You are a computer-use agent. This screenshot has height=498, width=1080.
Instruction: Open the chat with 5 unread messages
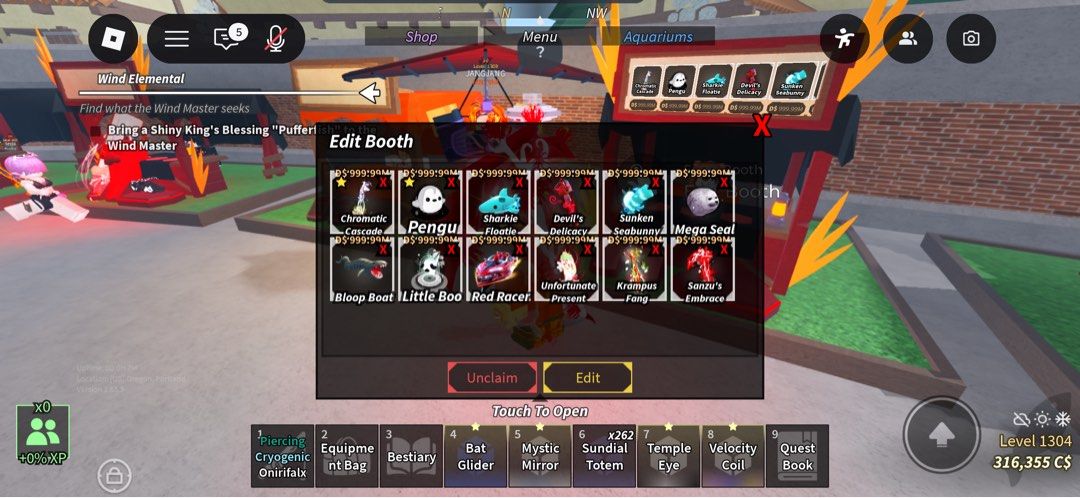coord(228,38)
